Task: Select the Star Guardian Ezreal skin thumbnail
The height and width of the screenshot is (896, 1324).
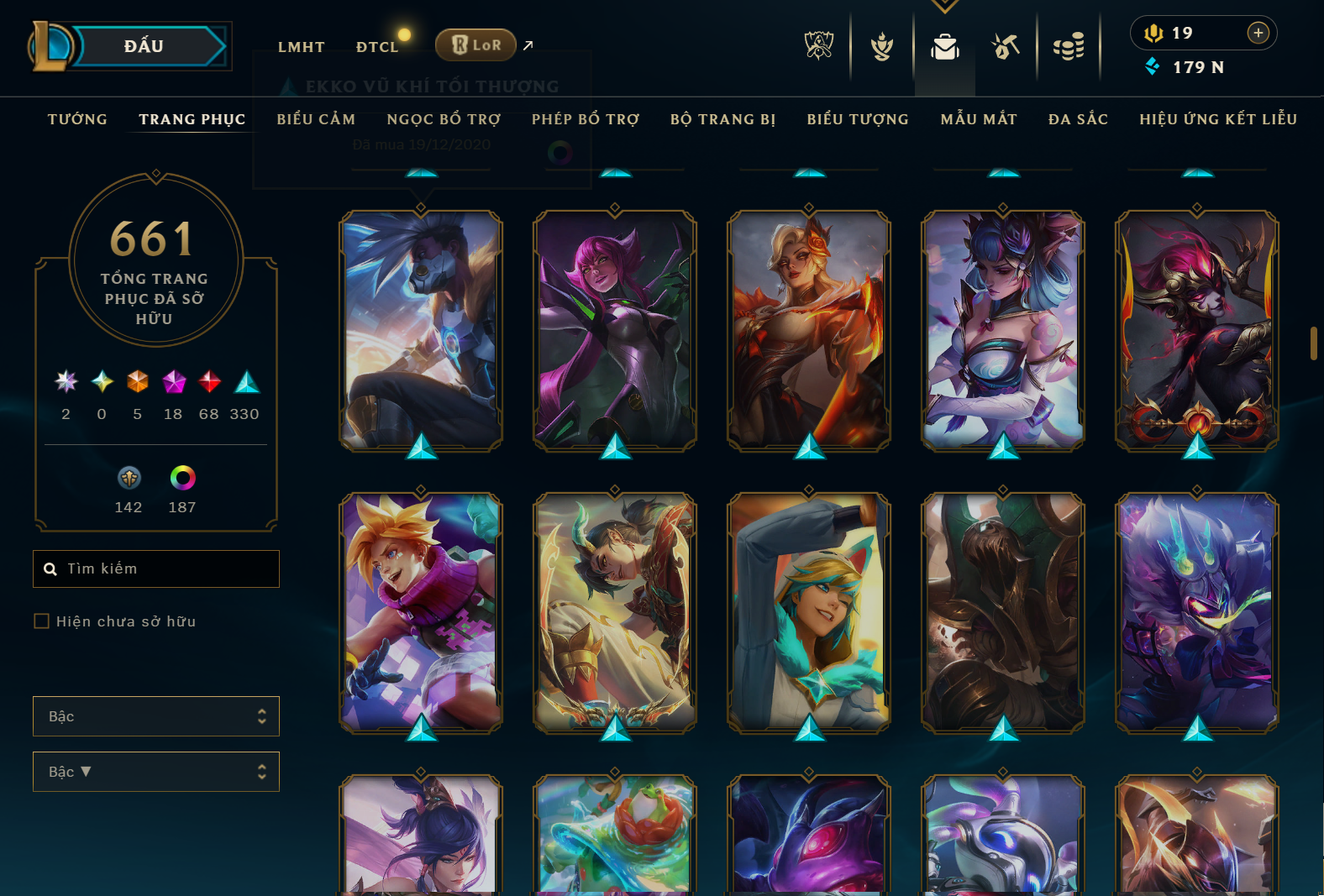Action: coord(807,616)
